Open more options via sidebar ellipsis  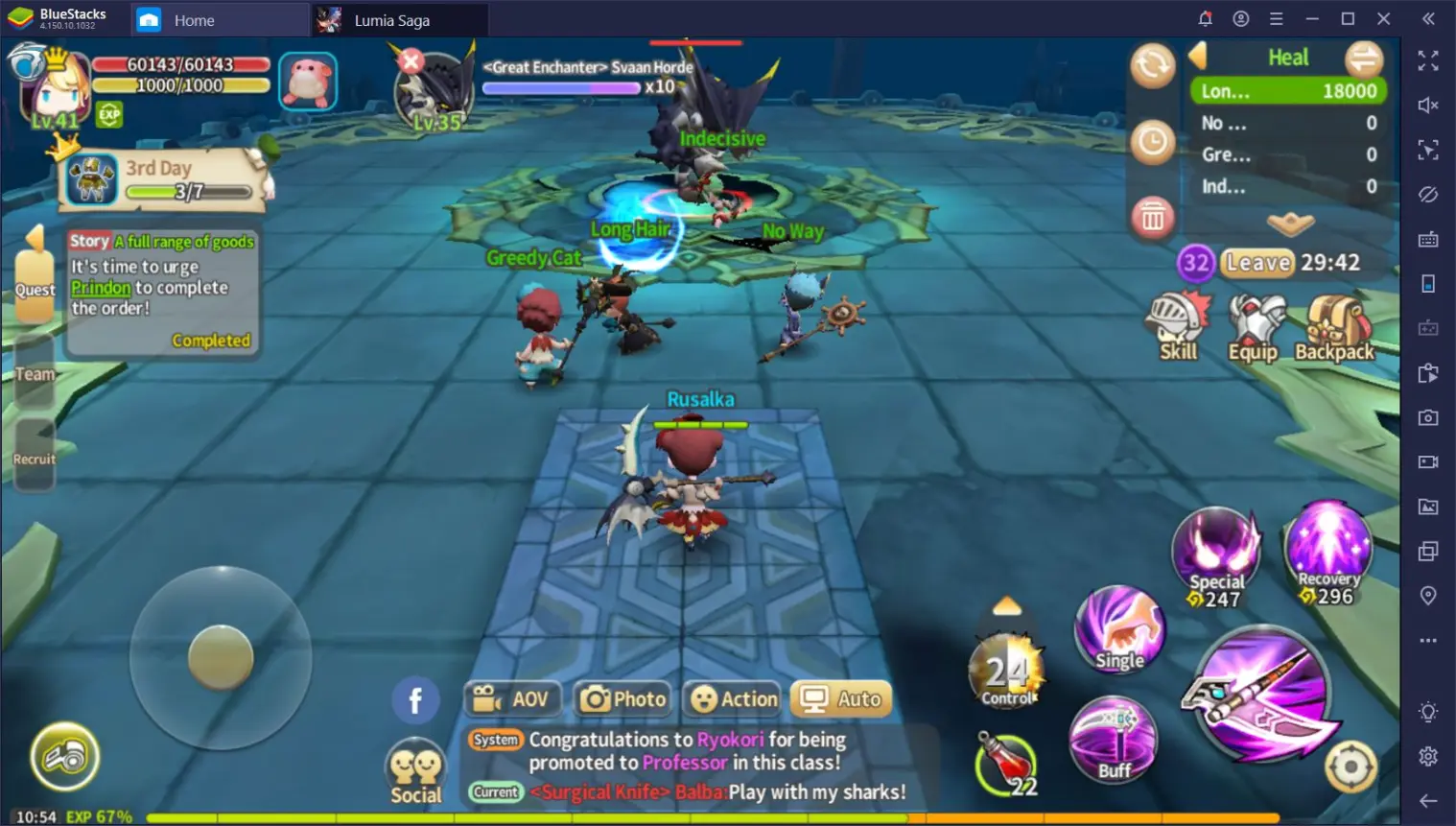[x=1428, y=640]
